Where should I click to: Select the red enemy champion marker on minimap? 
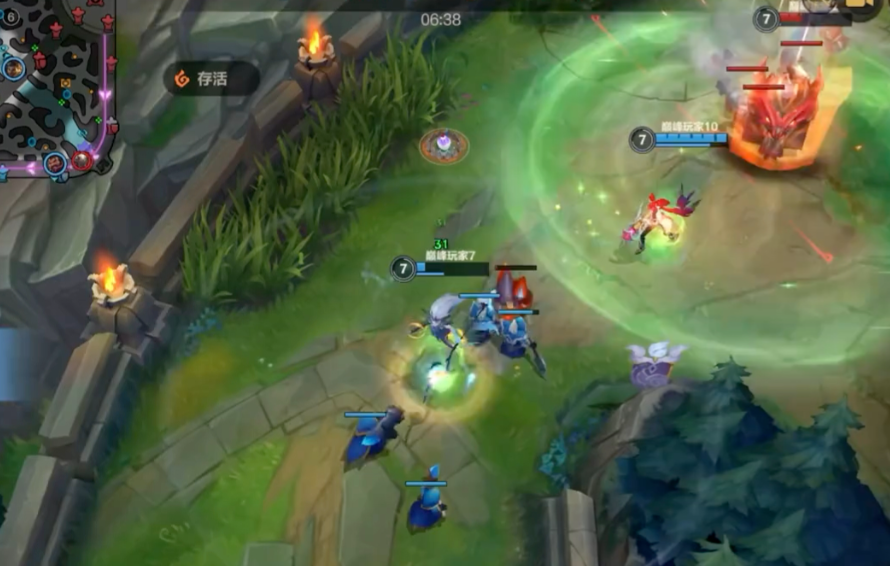pos(83,159)
